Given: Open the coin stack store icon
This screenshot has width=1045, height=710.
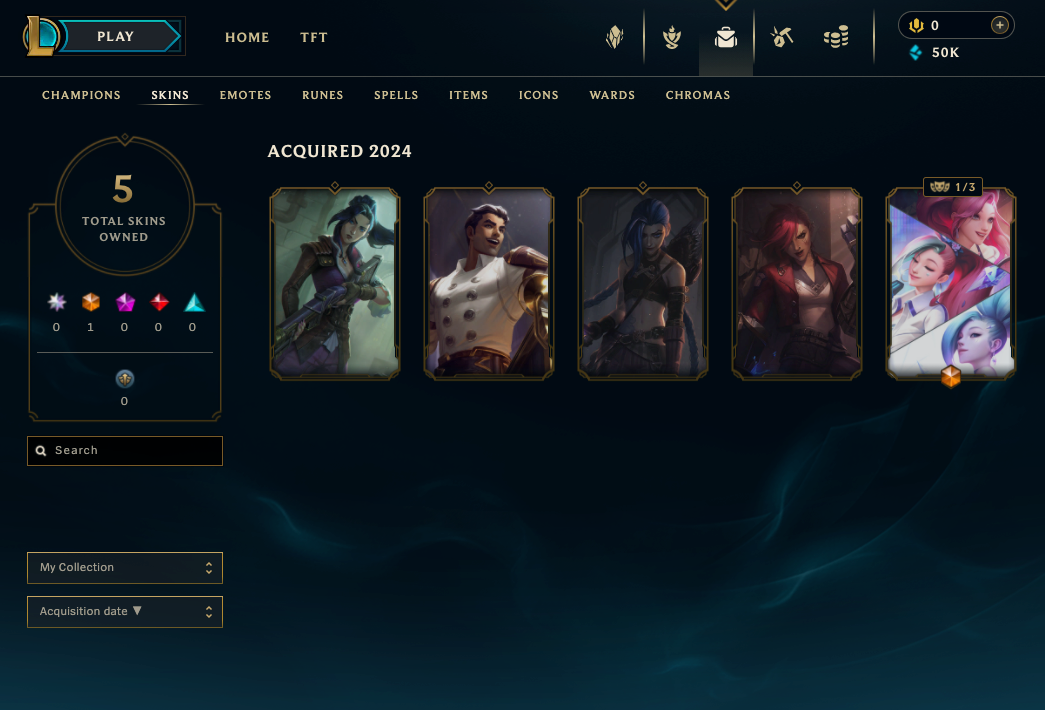Looking at the screenshot, I should (x=836, y=38).
